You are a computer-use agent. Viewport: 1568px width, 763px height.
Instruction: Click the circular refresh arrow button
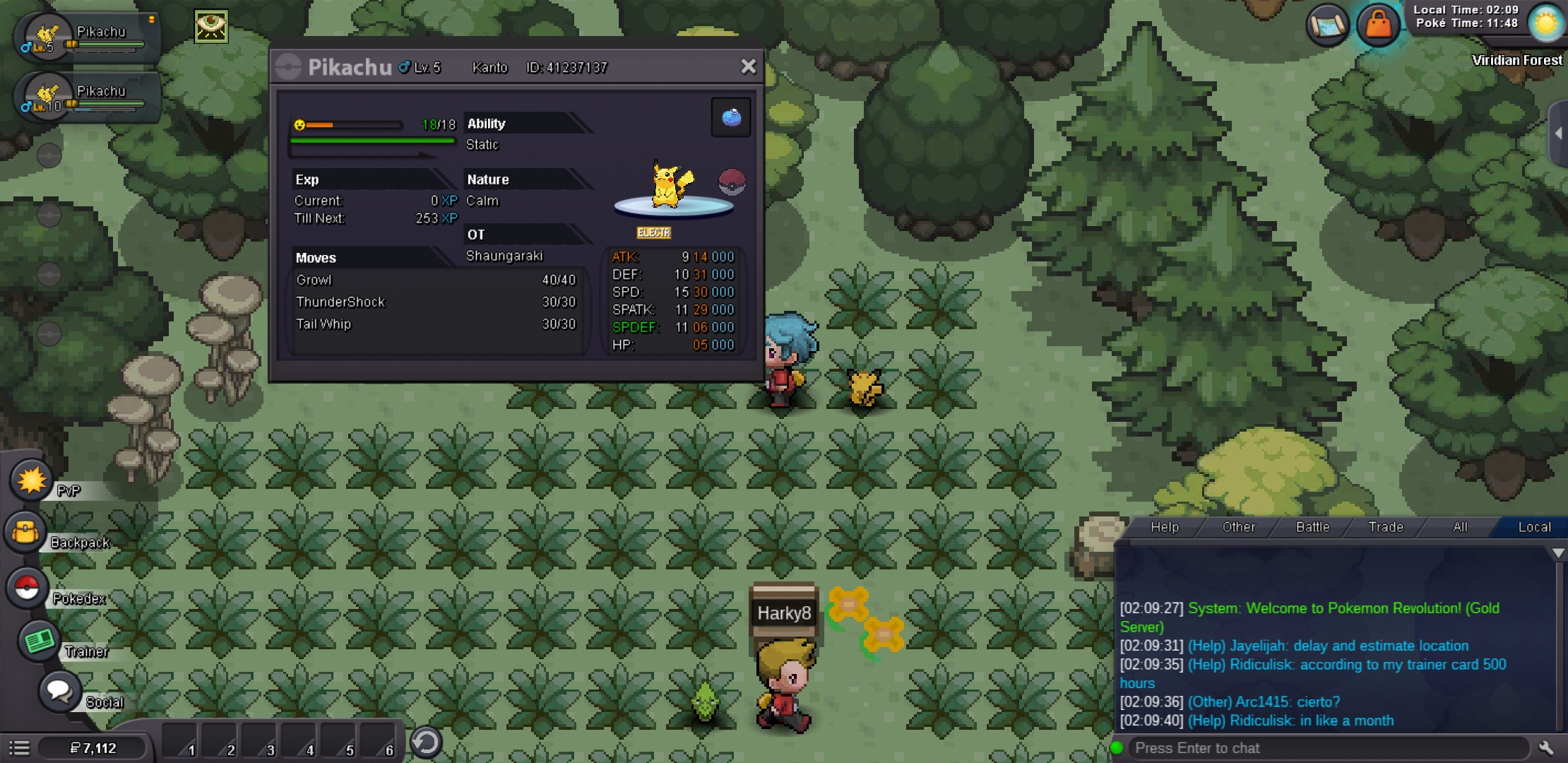pyautogui.click(x=426, y=743)
